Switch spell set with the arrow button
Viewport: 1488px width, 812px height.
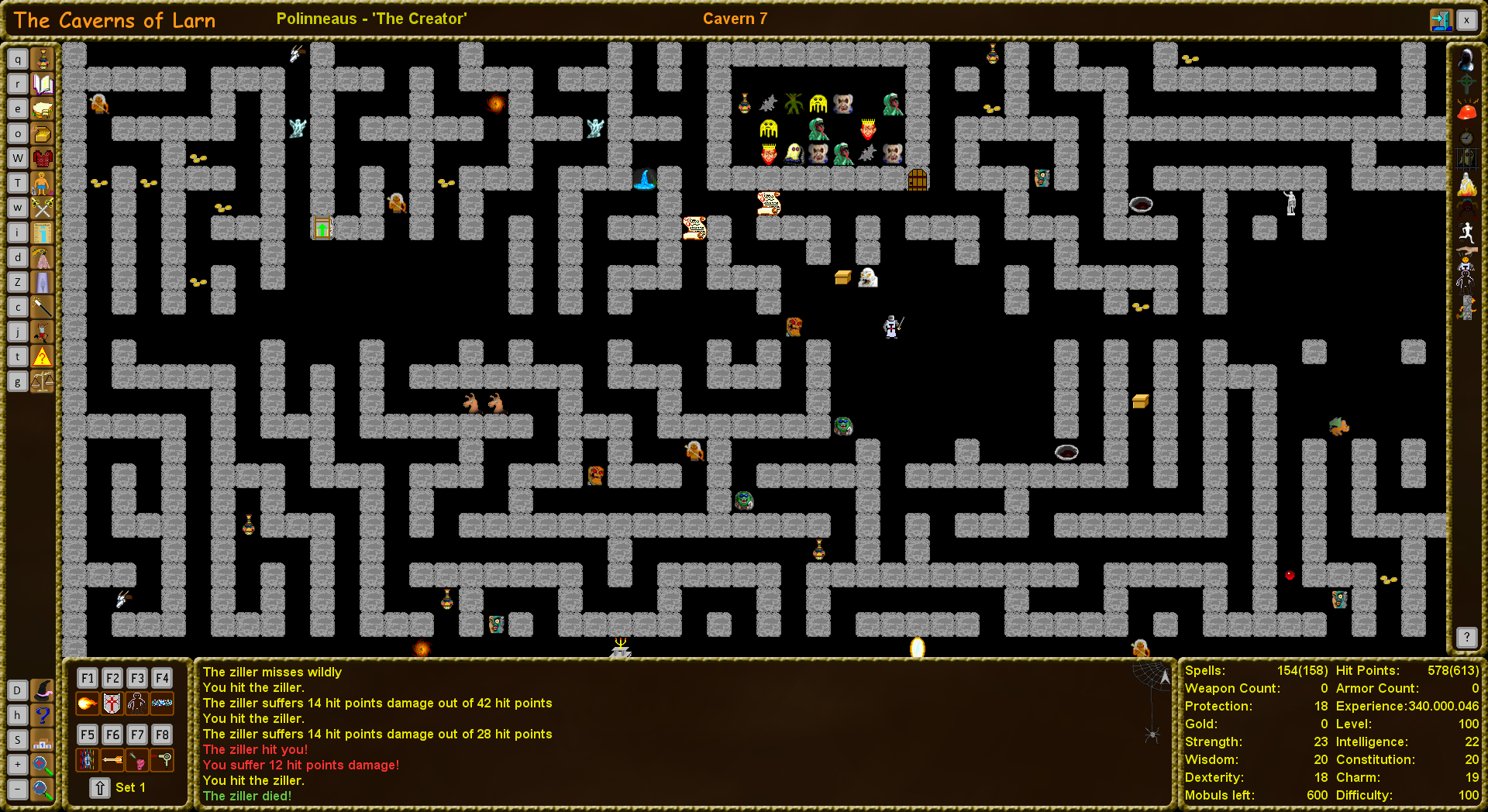100,788
